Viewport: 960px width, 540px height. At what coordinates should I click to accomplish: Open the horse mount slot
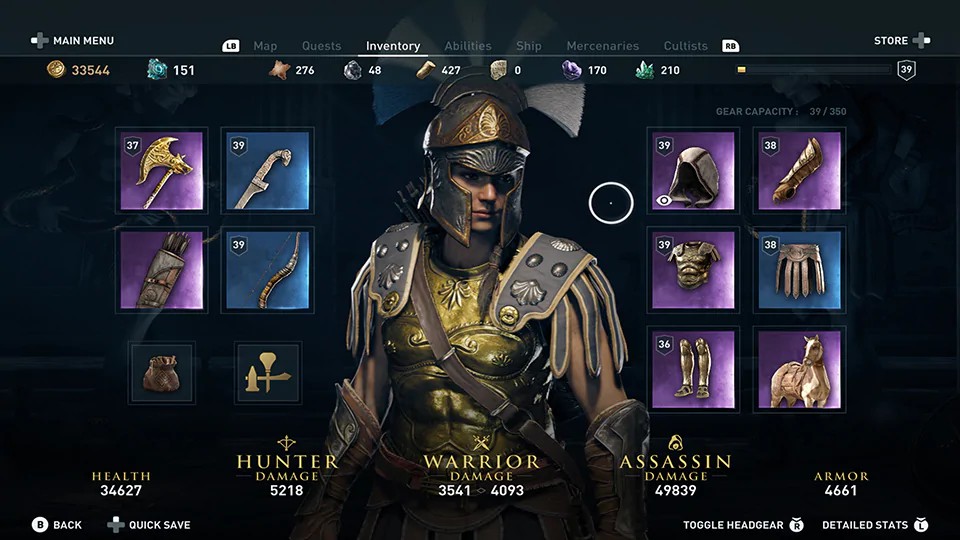pos(799,369)
